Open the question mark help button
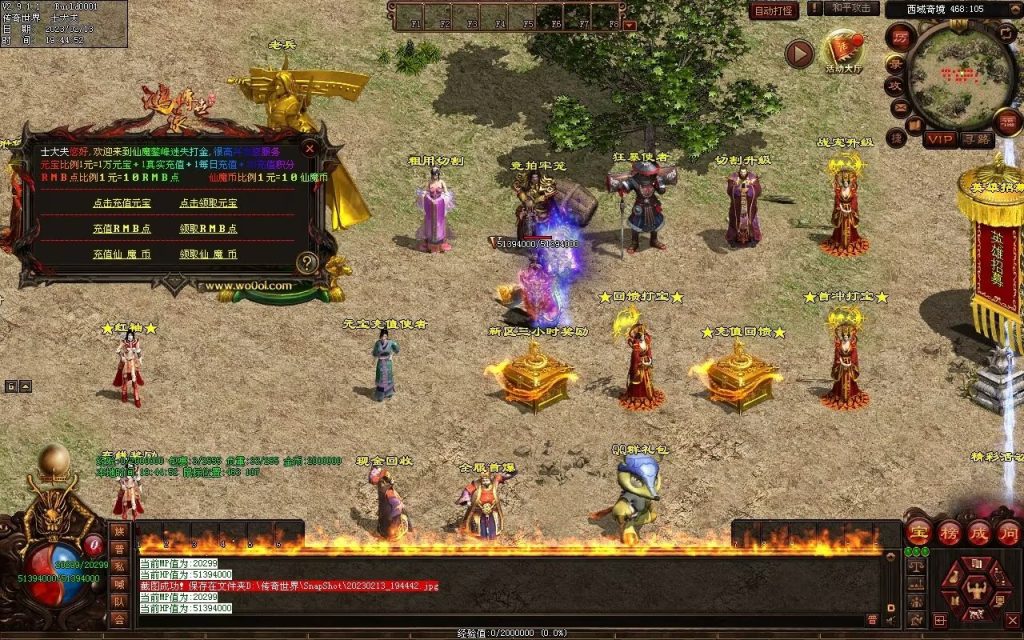Screen dimensions: 1024x640 [307, 263]
